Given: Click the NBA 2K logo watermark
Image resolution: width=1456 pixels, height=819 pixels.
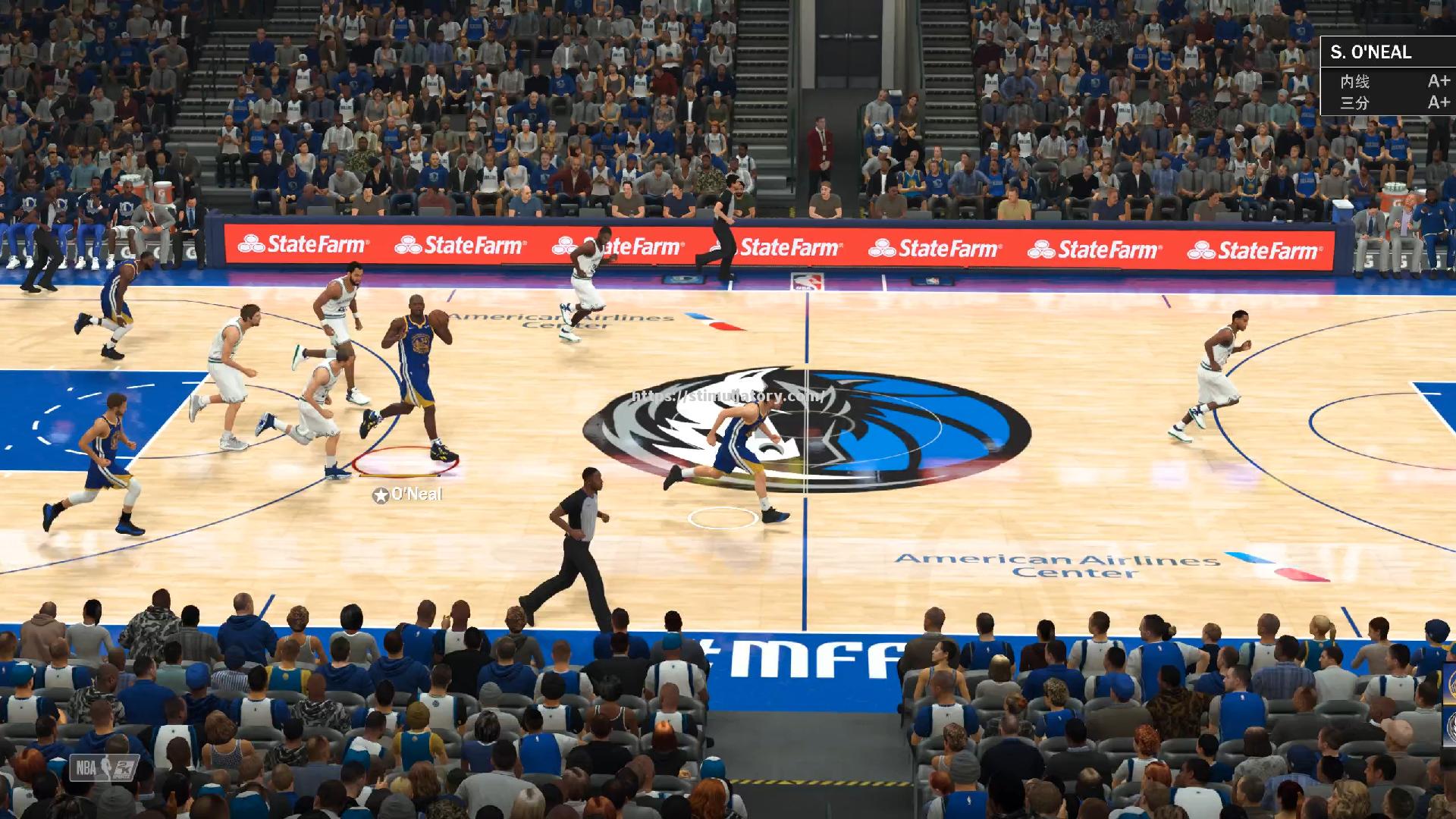Looking at the screenshot, I should tap(105, 768).
